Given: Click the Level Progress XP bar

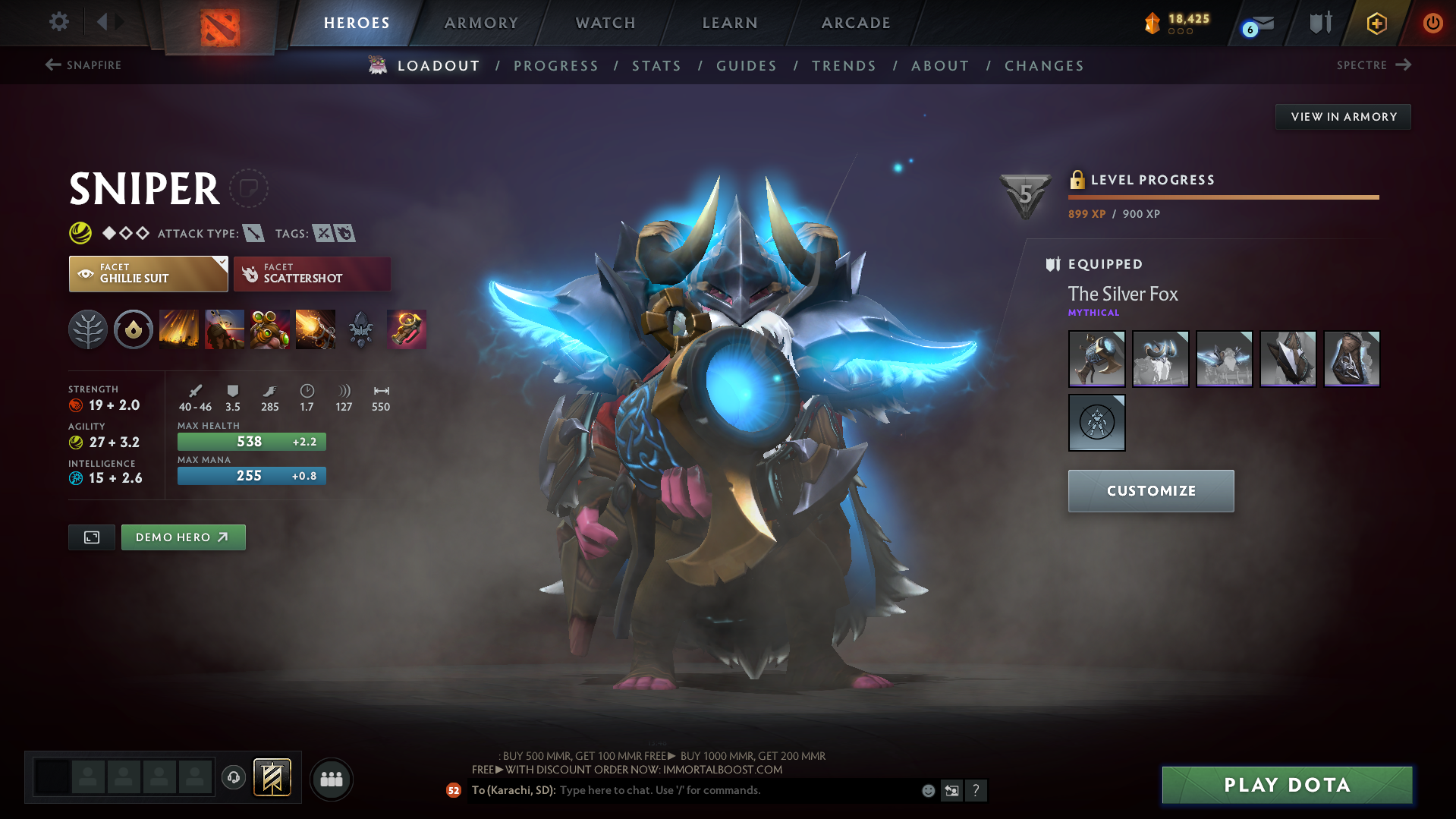Looking at the screenshot, I should coord(1222,197).
